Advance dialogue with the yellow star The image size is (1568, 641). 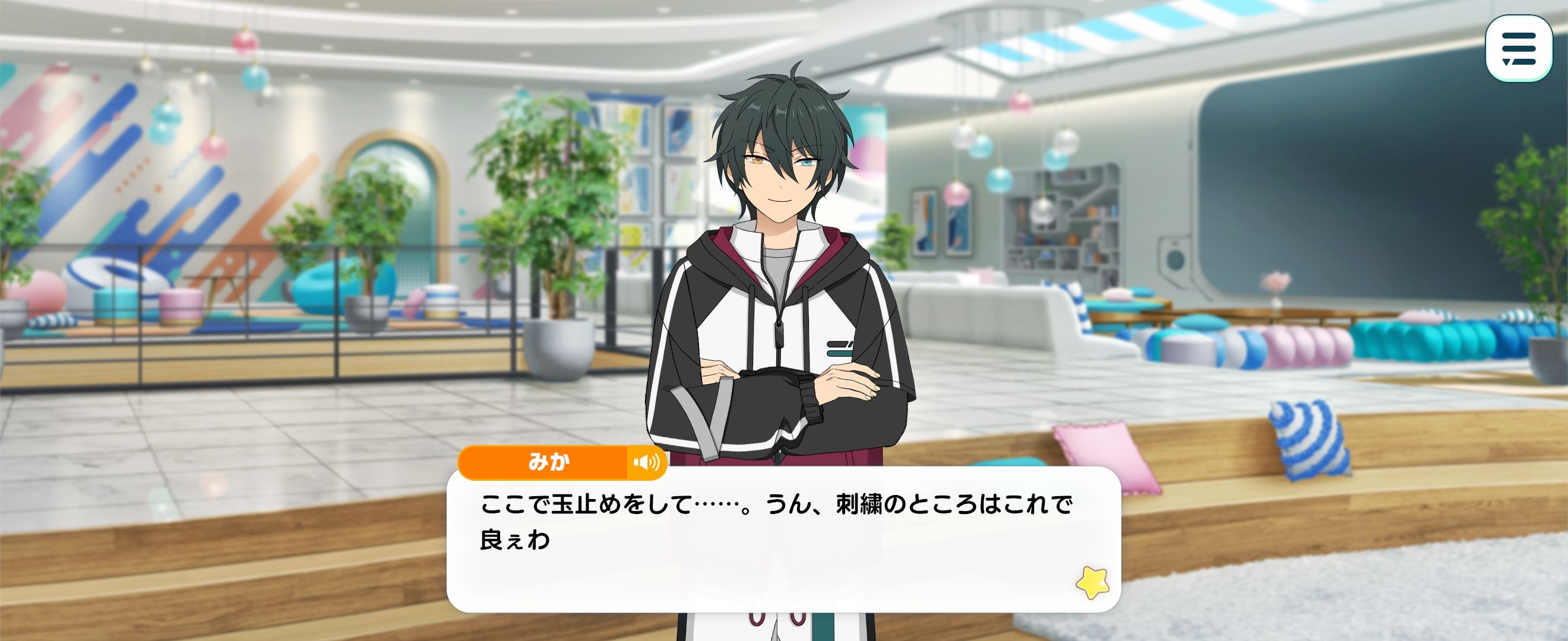tap(1093, 582)
